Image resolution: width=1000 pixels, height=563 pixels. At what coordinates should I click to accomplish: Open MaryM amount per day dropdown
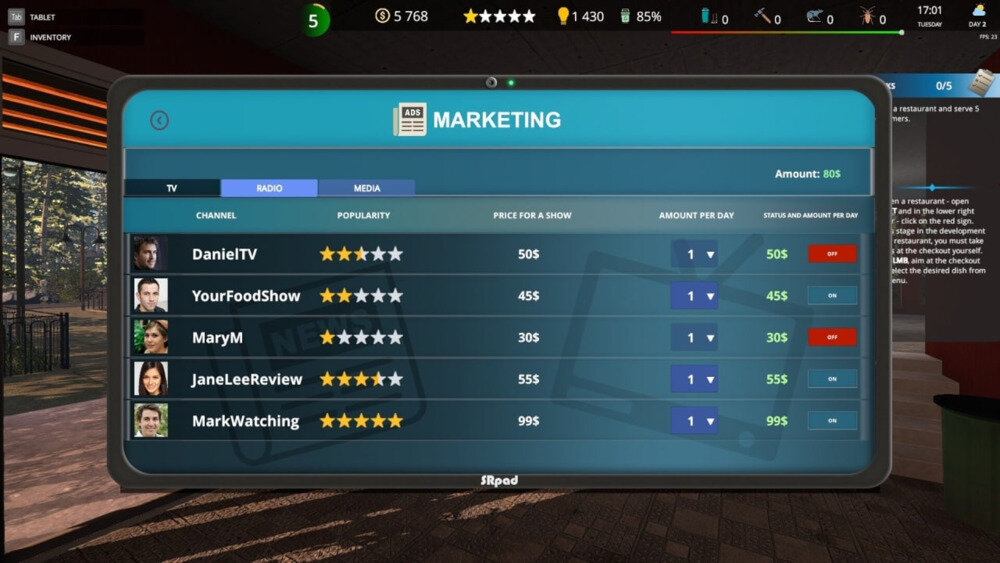[x=694, y=338]
